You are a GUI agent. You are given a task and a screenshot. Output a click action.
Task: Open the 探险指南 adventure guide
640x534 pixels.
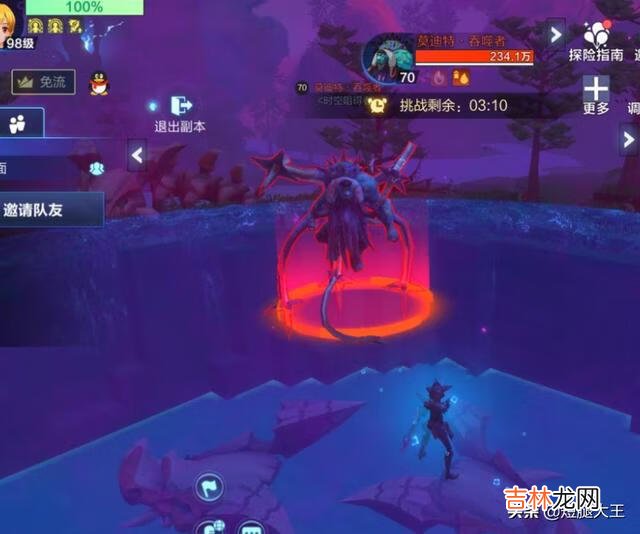(x=597, y=41)
